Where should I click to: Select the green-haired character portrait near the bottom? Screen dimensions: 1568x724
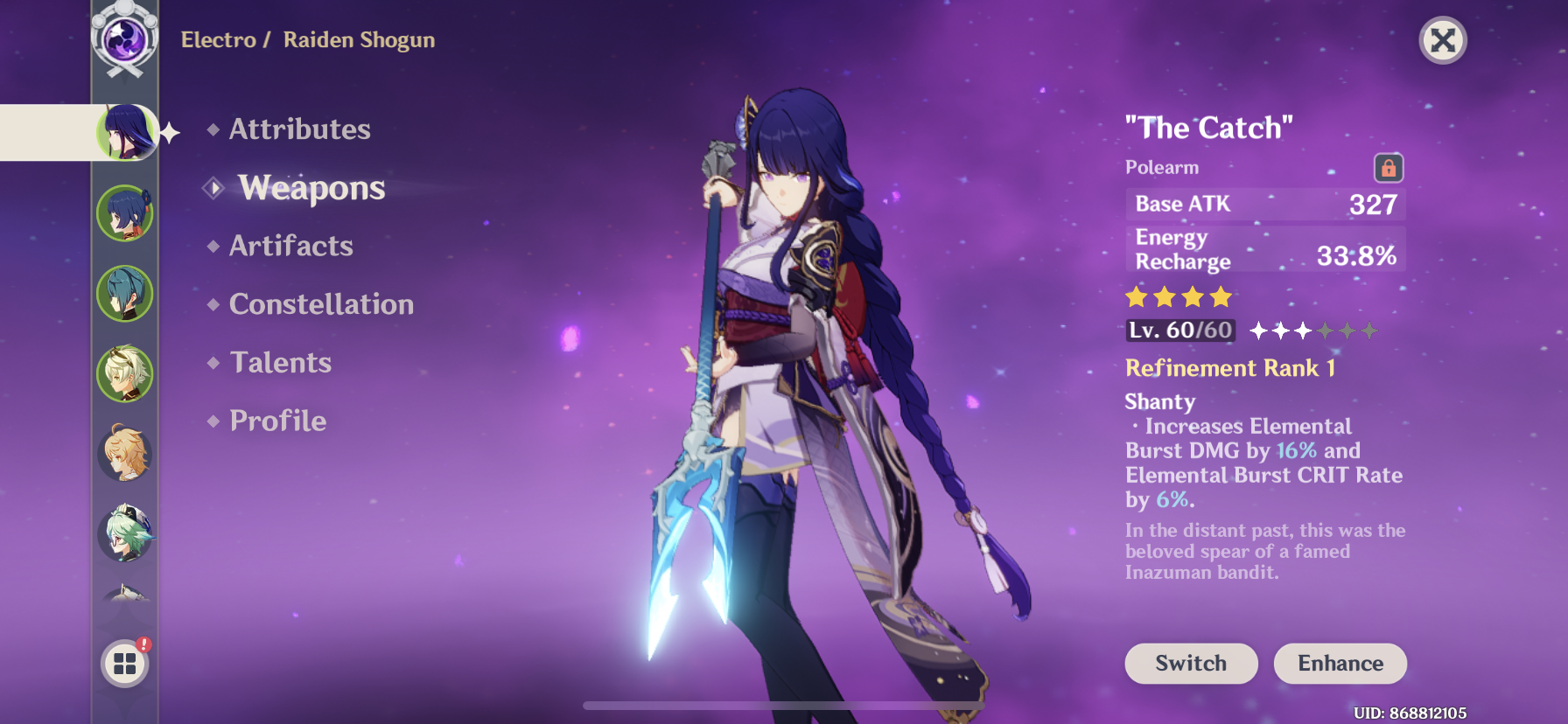click(125, 533)
